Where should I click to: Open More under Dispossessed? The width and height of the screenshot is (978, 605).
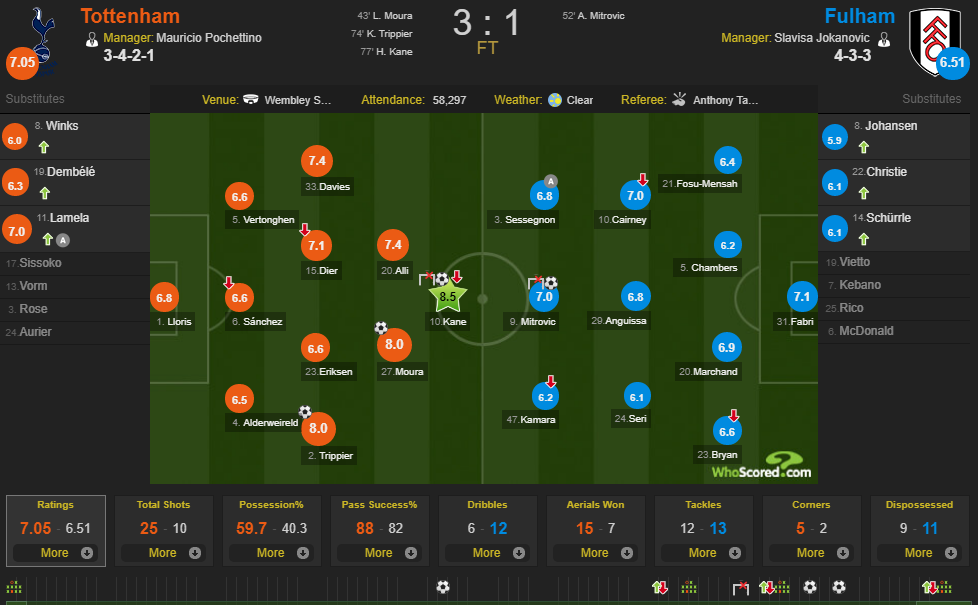tap(919, 553)
